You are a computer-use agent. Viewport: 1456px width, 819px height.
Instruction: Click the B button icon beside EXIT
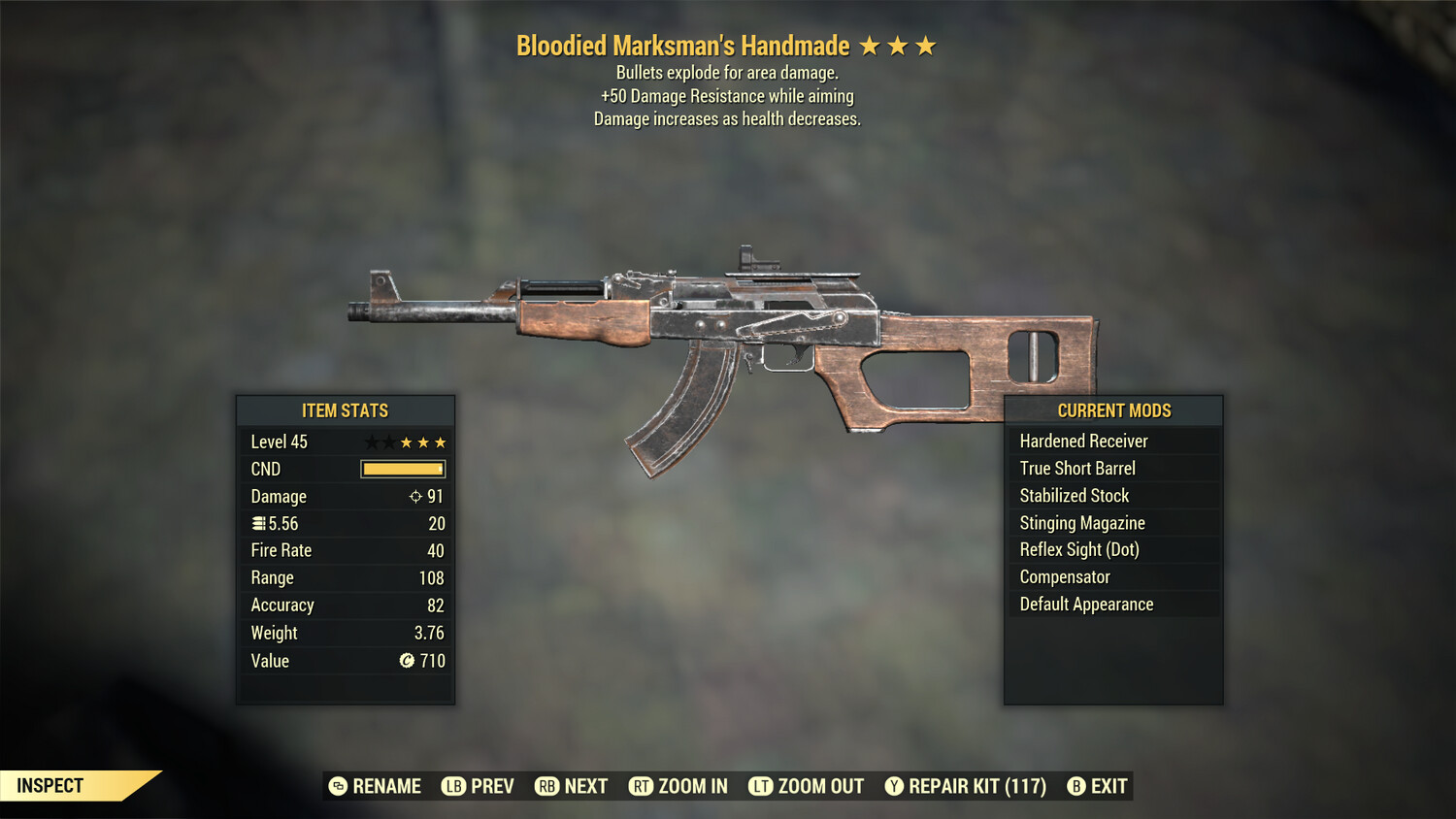point(1076,786)
